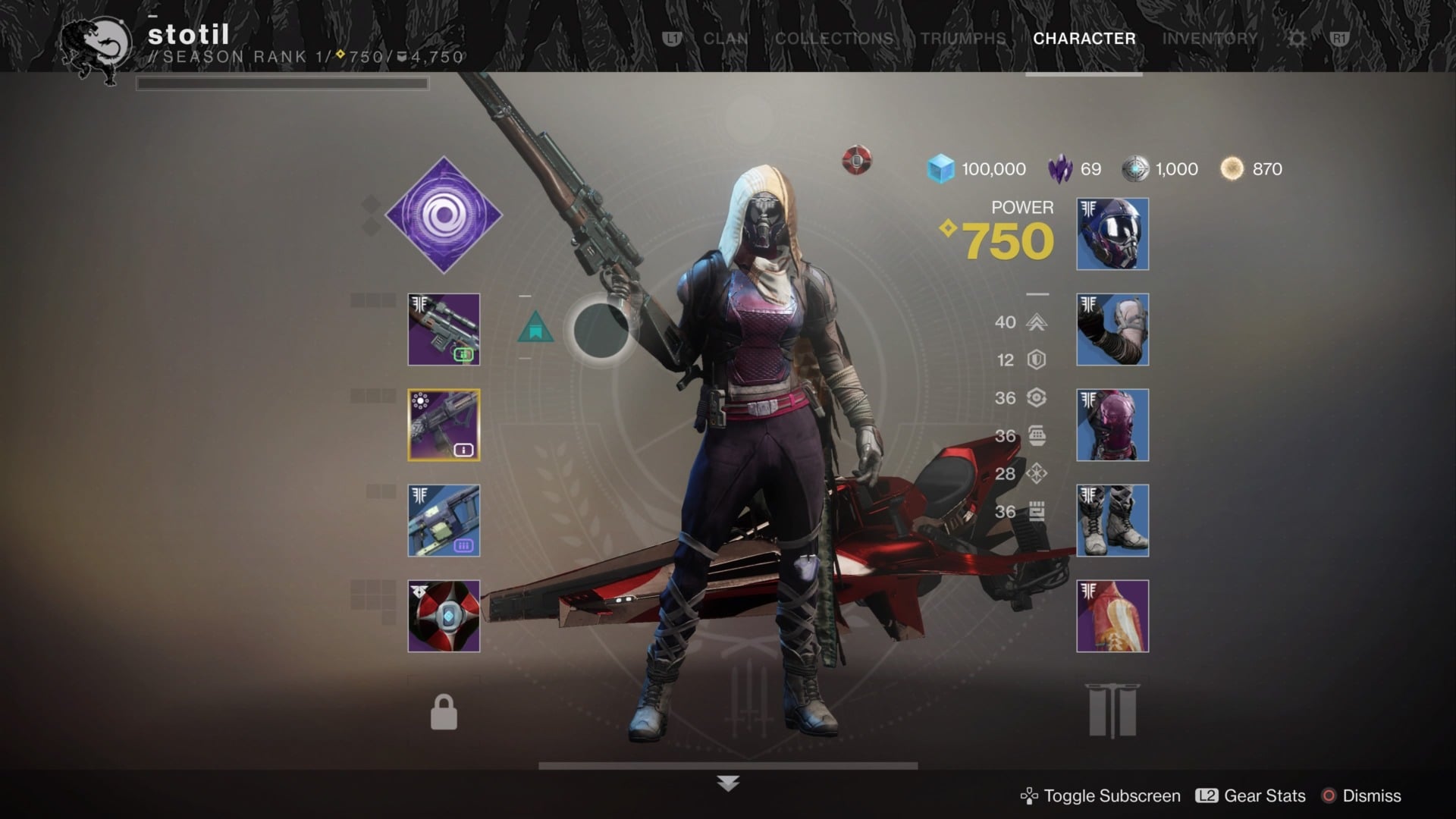Open the red Ghost shell slot

pos(444,617)
